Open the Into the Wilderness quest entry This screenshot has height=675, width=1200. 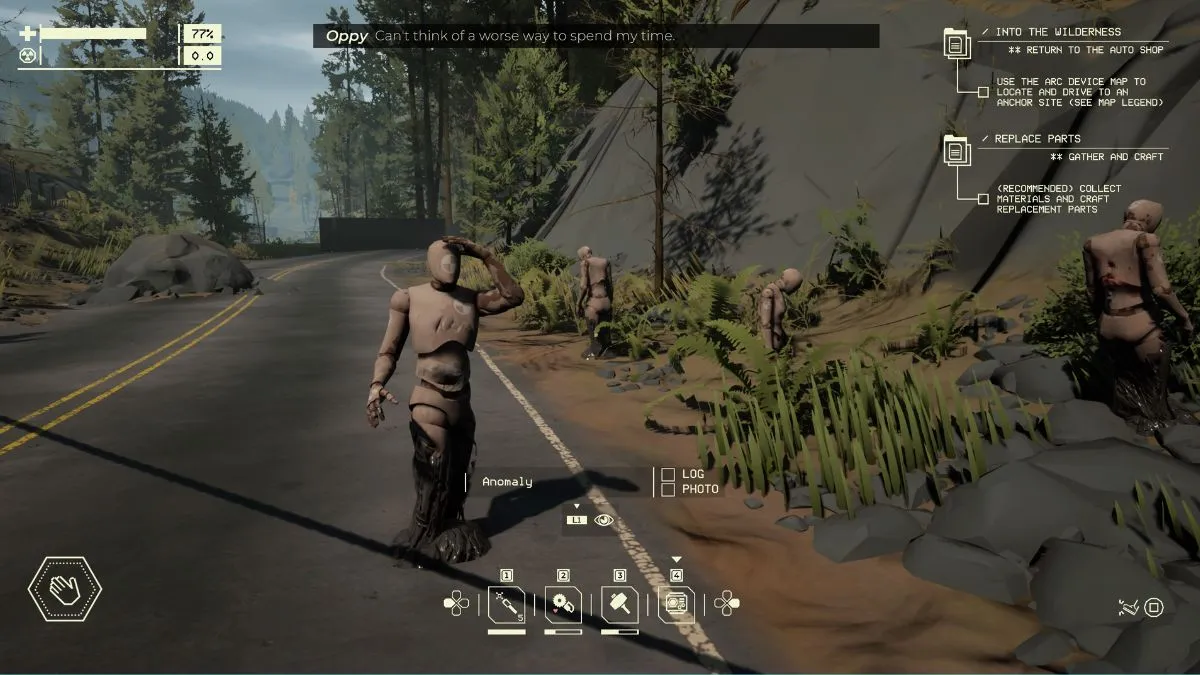[1058, 32]
